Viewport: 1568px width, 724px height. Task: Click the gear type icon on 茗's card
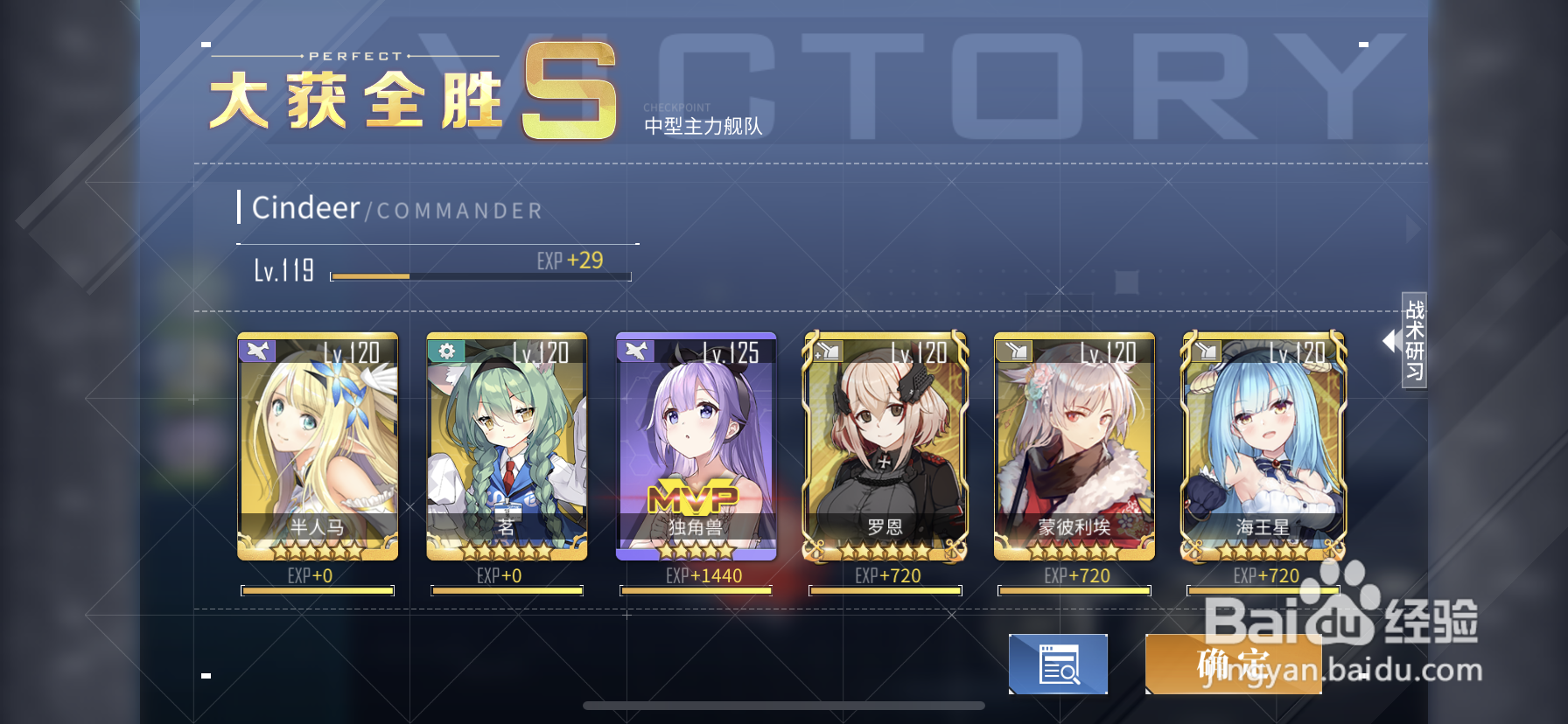point(446,350)
